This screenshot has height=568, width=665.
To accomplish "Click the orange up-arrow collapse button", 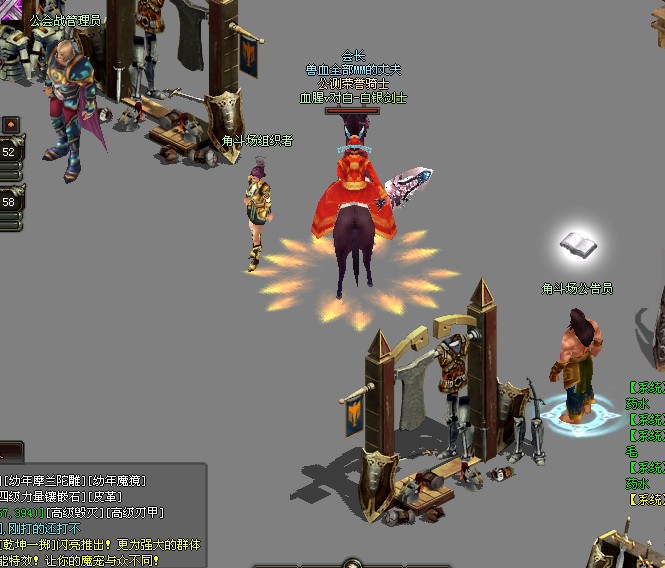I will (10, 124).
